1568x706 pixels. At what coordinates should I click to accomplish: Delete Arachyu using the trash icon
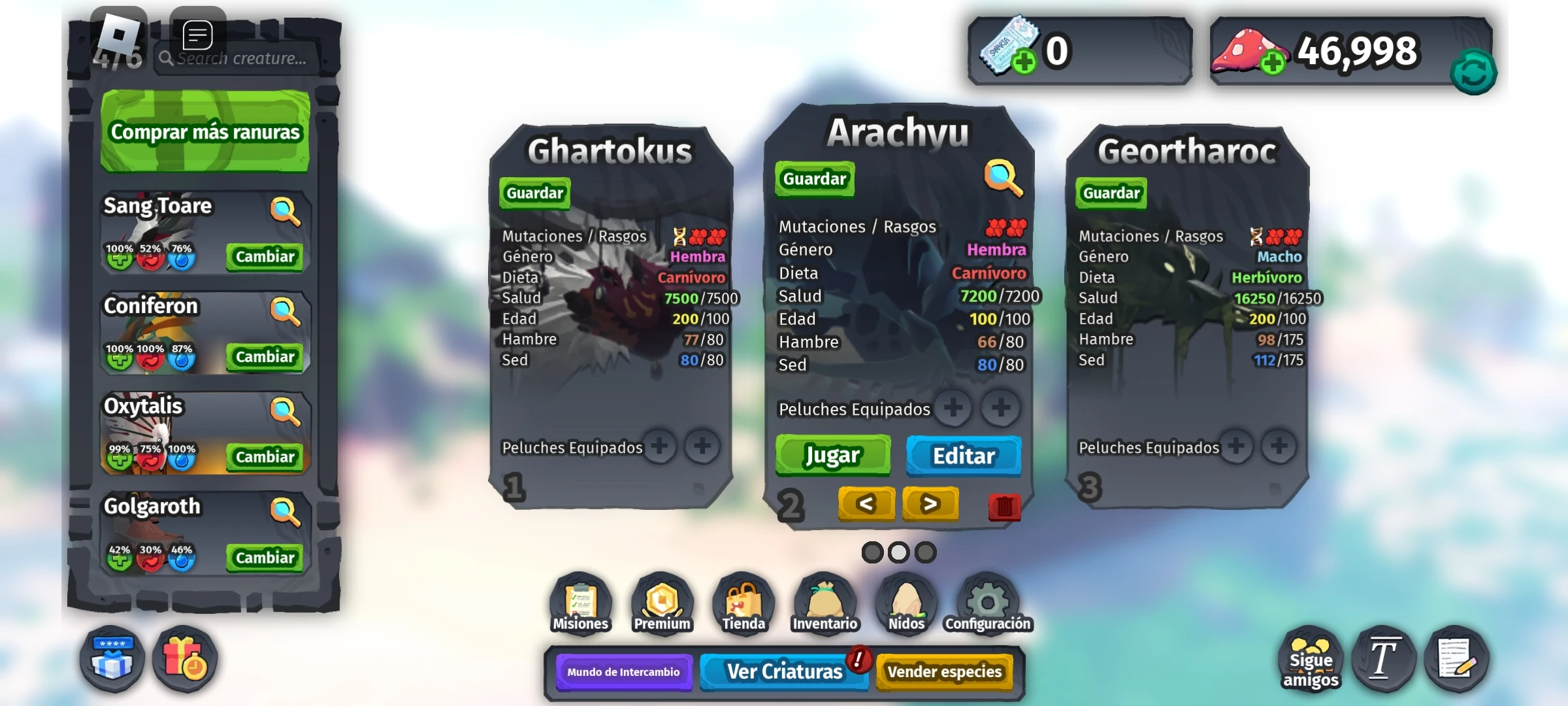coord(1005,507)
